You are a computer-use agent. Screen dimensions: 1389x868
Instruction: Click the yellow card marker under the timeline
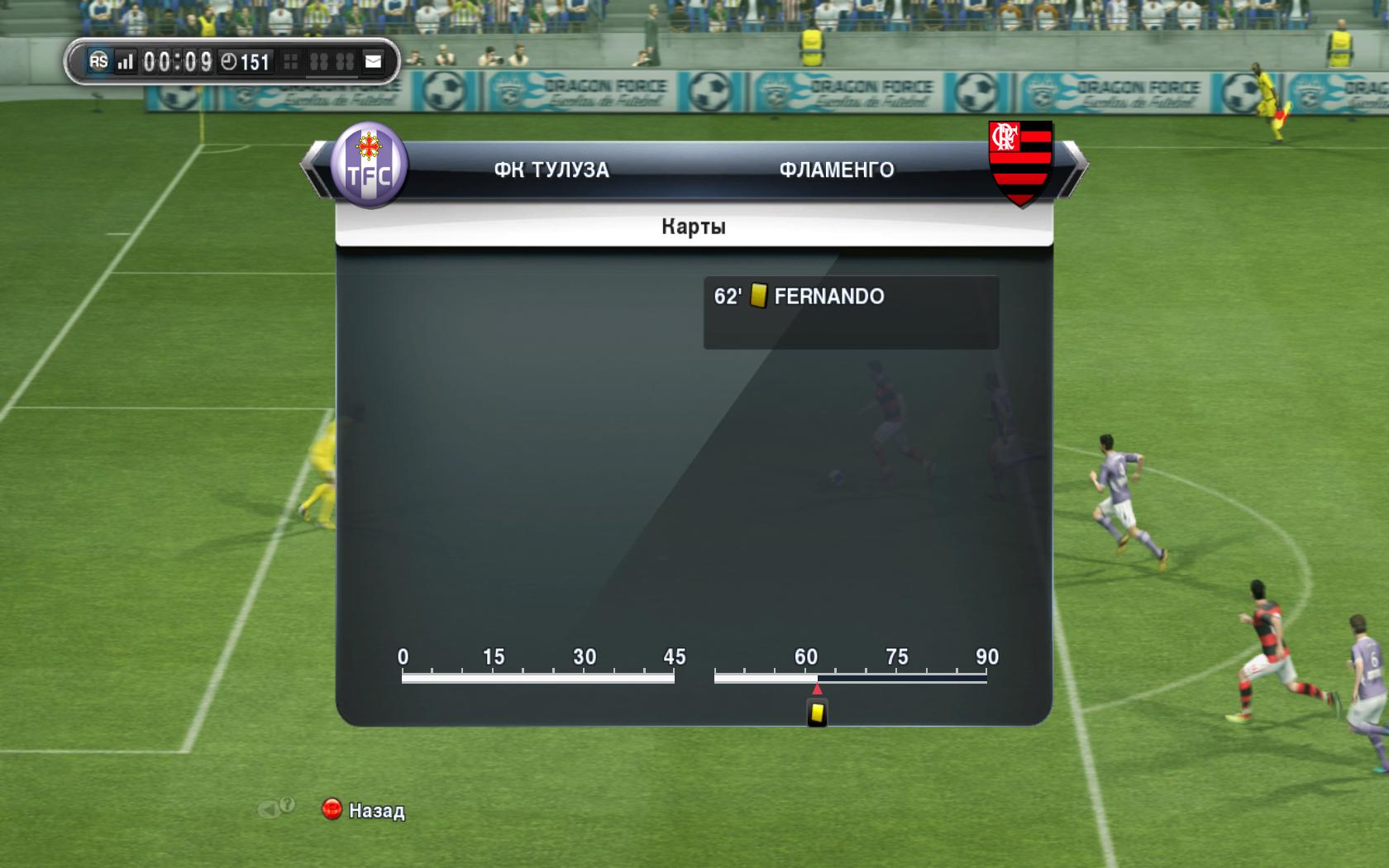[x=817, y=713]
